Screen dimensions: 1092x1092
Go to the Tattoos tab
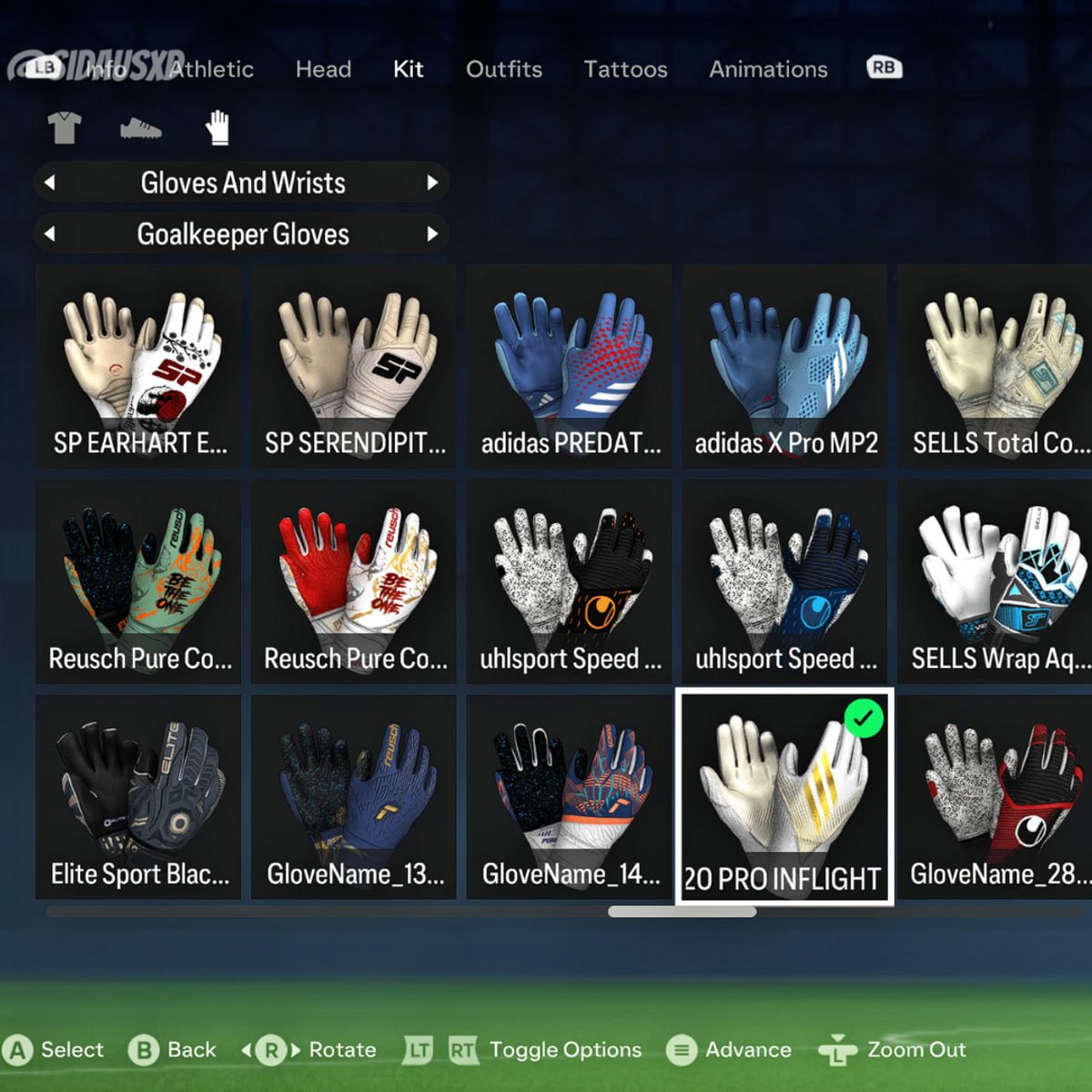pyautogui.click(x=625, y=69)
